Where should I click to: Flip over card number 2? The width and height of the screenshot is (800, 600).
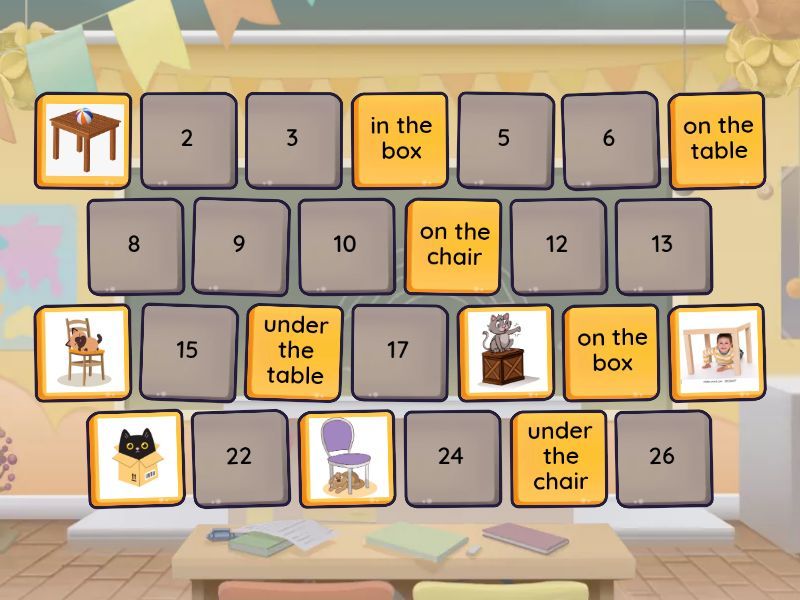pos(187,139)
